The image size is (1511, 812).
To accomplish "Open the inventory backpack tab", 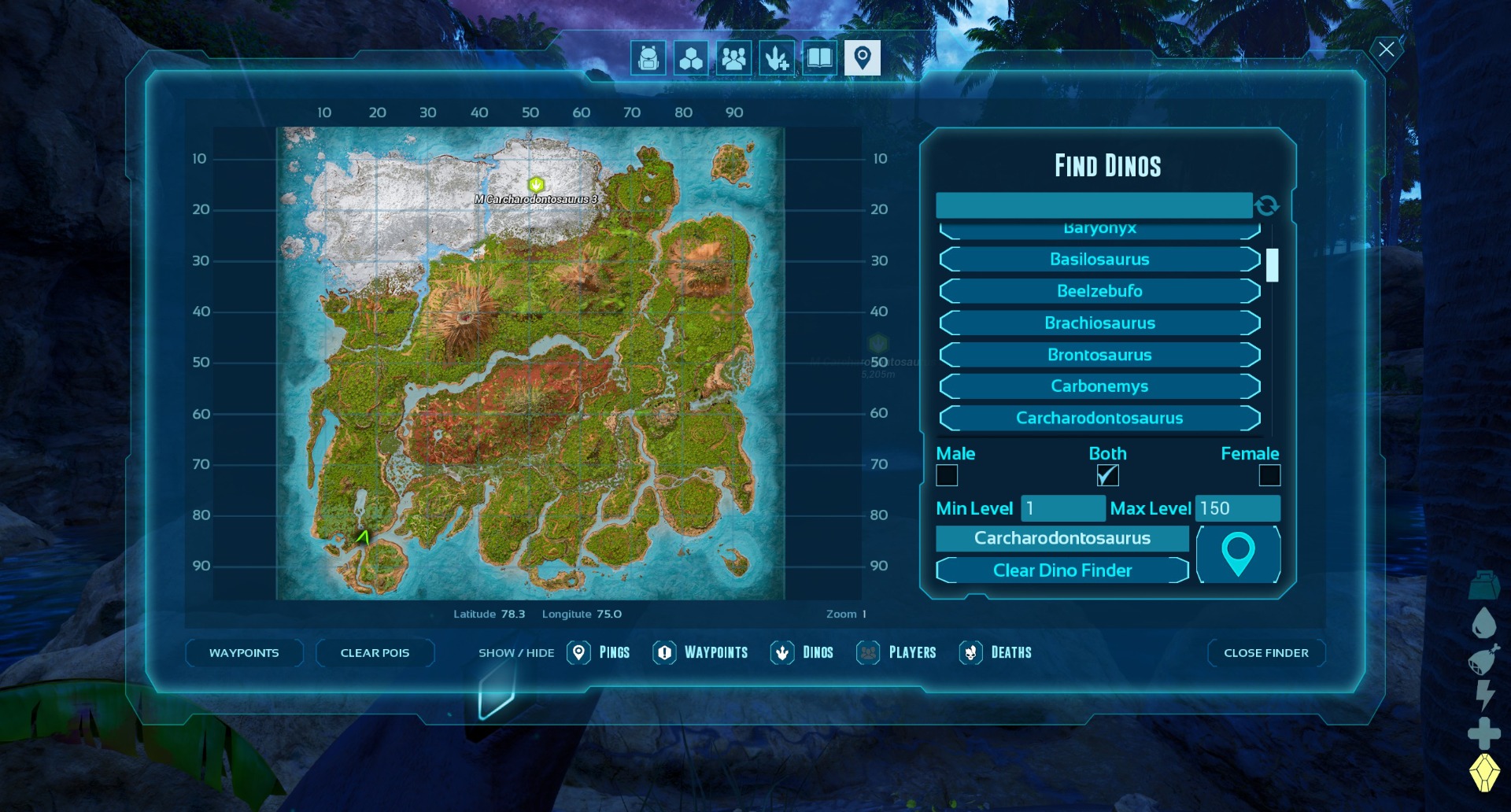I will point(648,58).
